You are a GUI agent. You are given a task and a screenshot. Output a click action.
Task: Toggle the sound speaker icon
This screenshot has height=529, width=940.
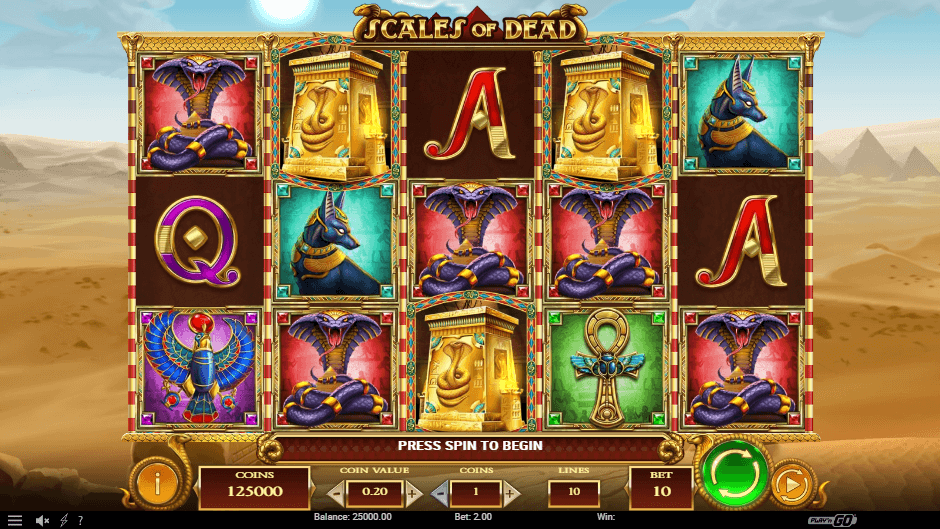[x=43, y=521]
